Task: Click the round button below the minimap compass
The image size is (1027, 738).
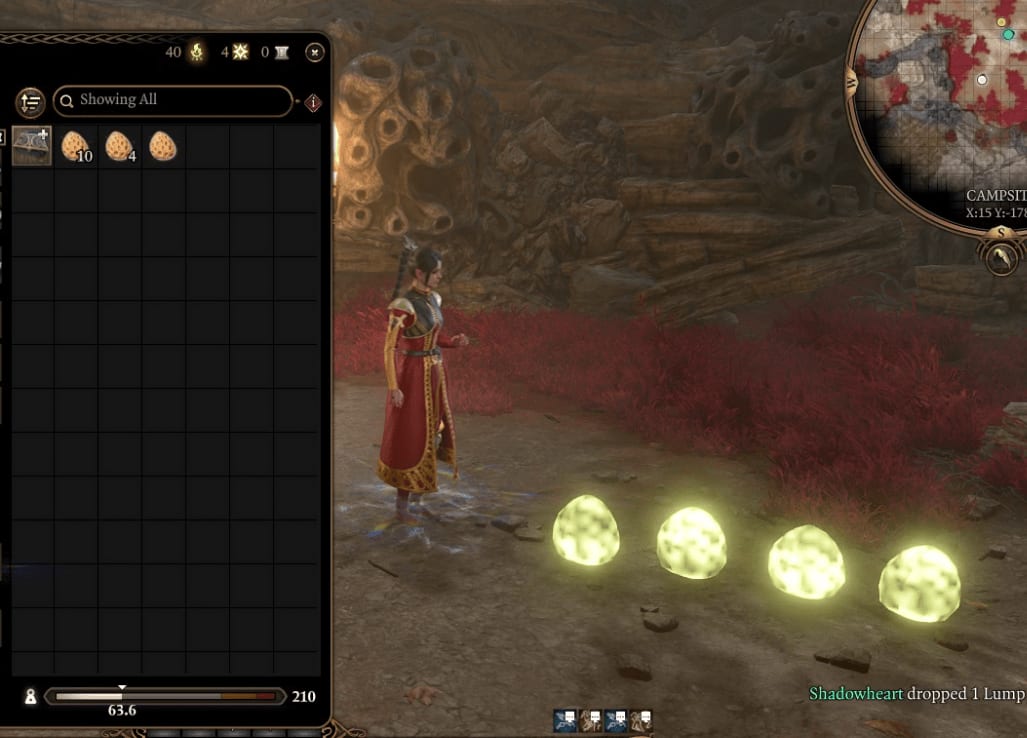Action: point(1002,260)
